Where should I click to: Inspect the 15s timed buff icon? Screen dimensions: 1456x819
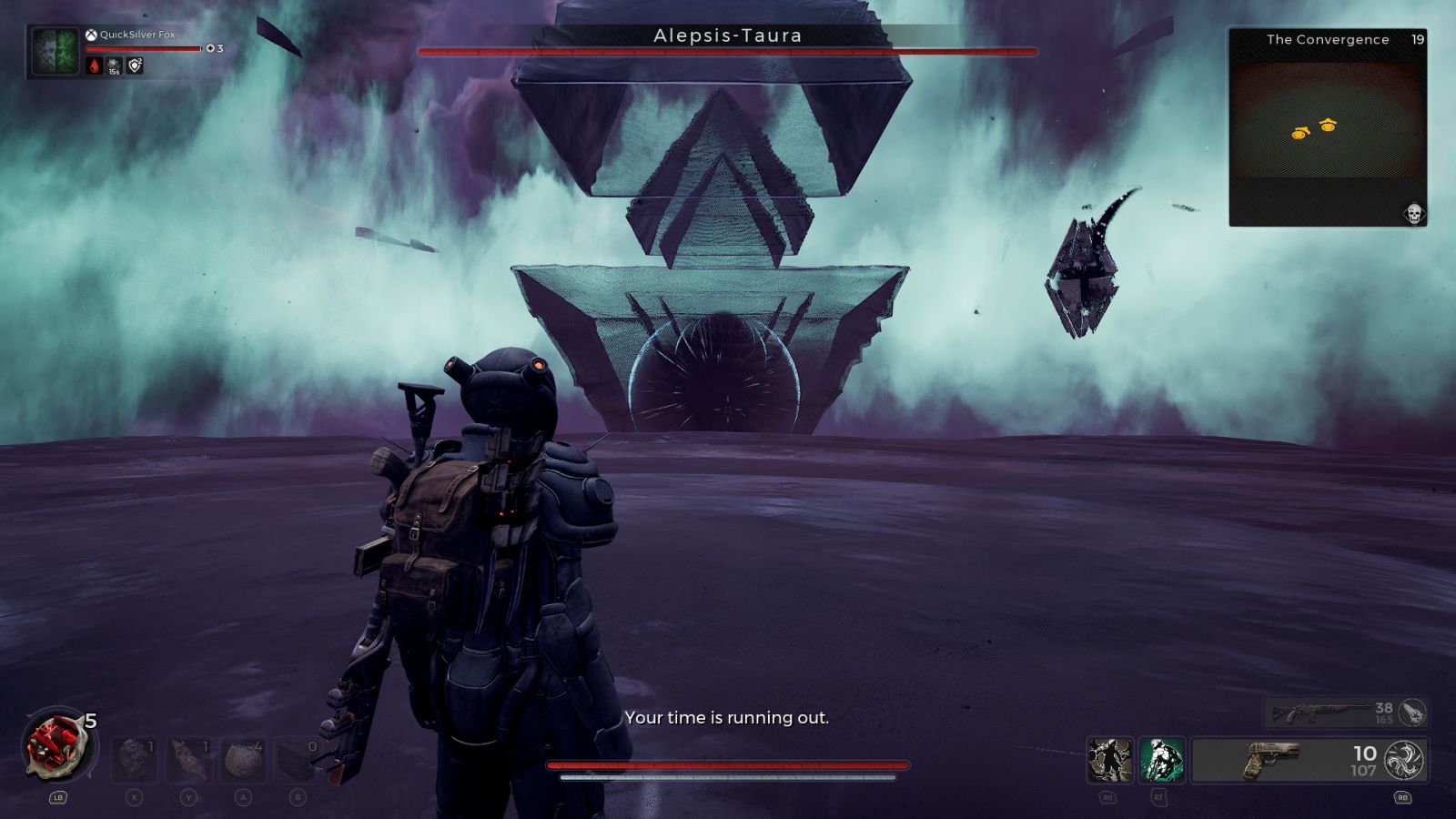pos(115,66)
